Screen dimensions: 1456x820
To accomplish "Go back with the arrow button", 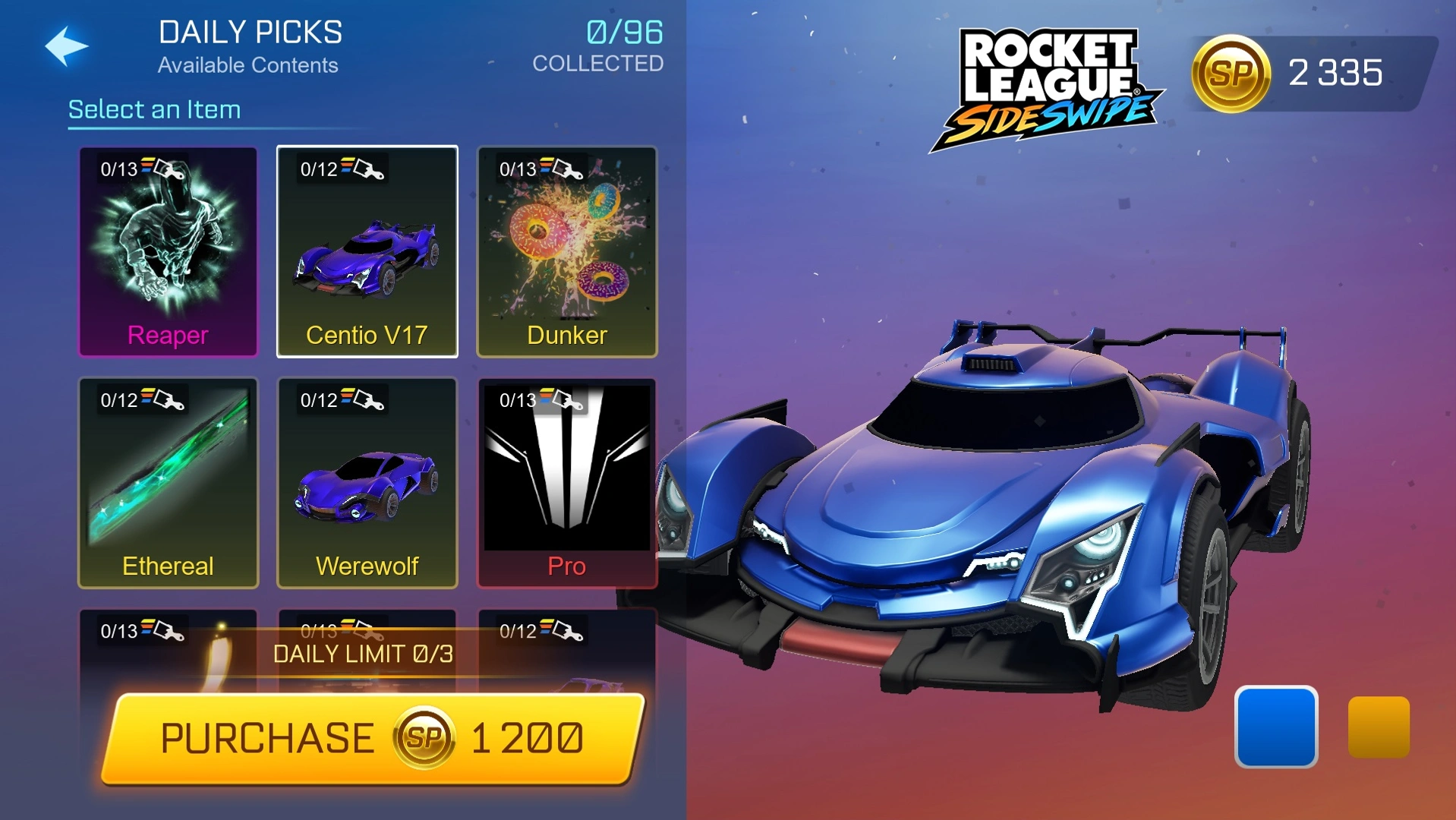I will pyautogui.click(x=67, y=46).
